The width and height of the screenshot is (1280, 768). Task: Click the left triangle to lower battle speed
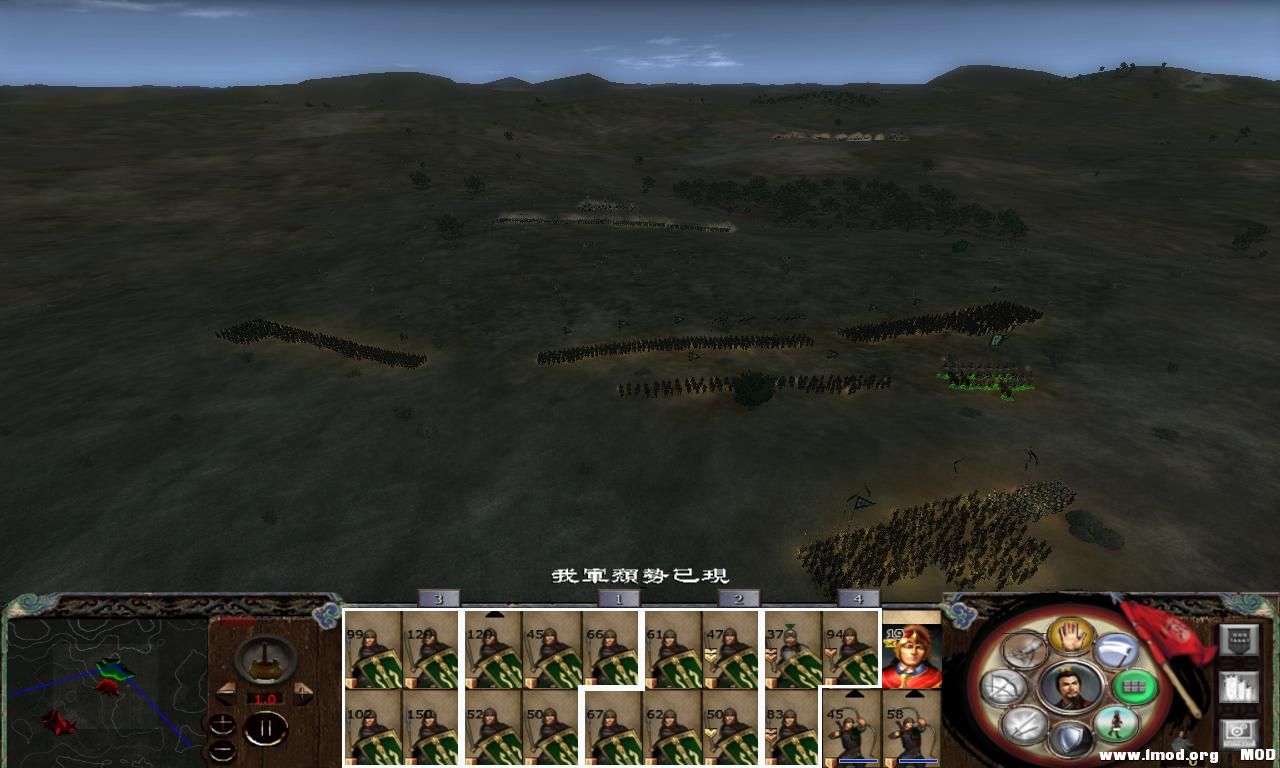[x=226, y=690]
